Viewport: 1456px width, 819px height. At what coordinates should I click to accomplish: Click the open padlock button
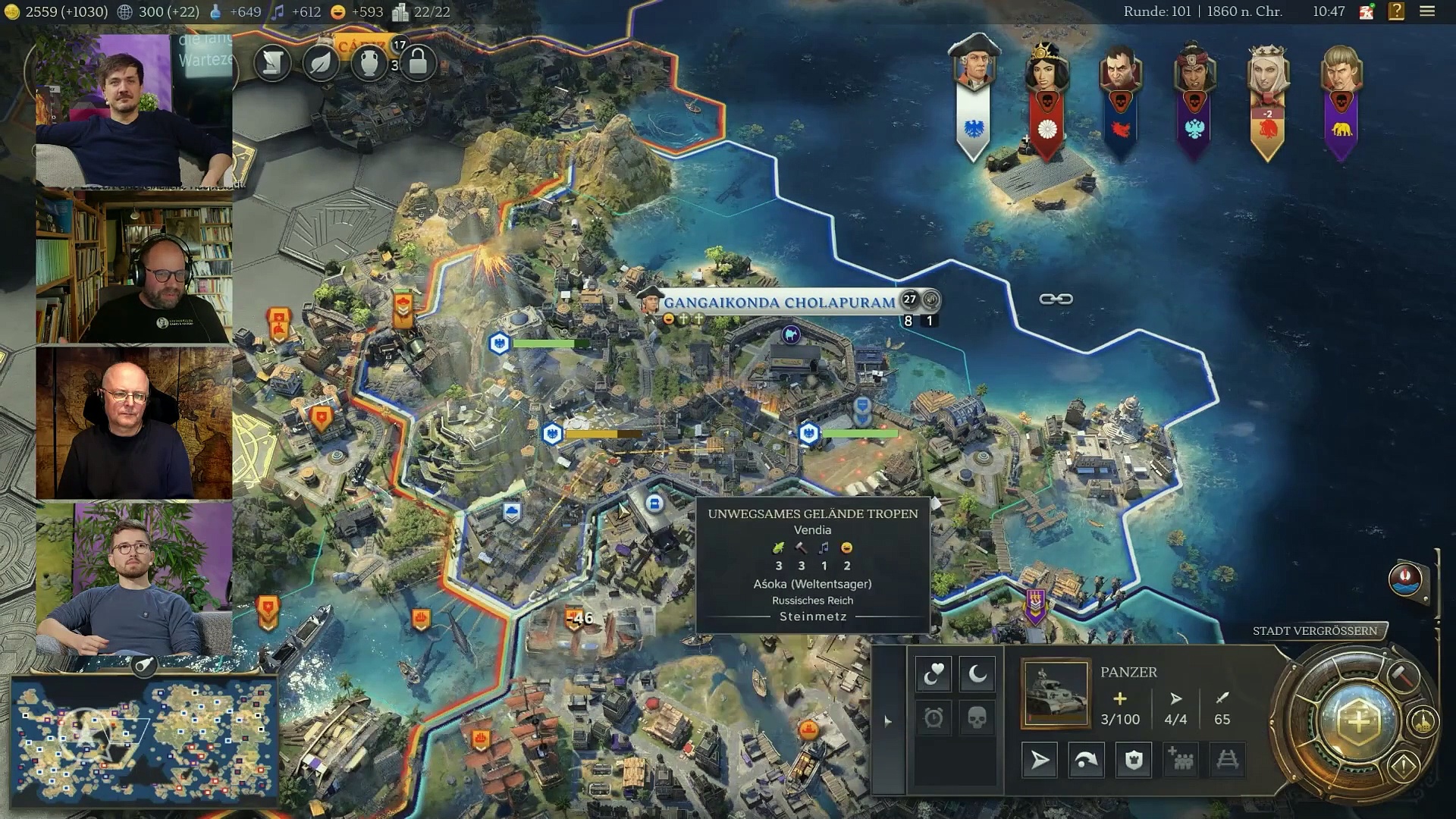[x=418, y=62]
